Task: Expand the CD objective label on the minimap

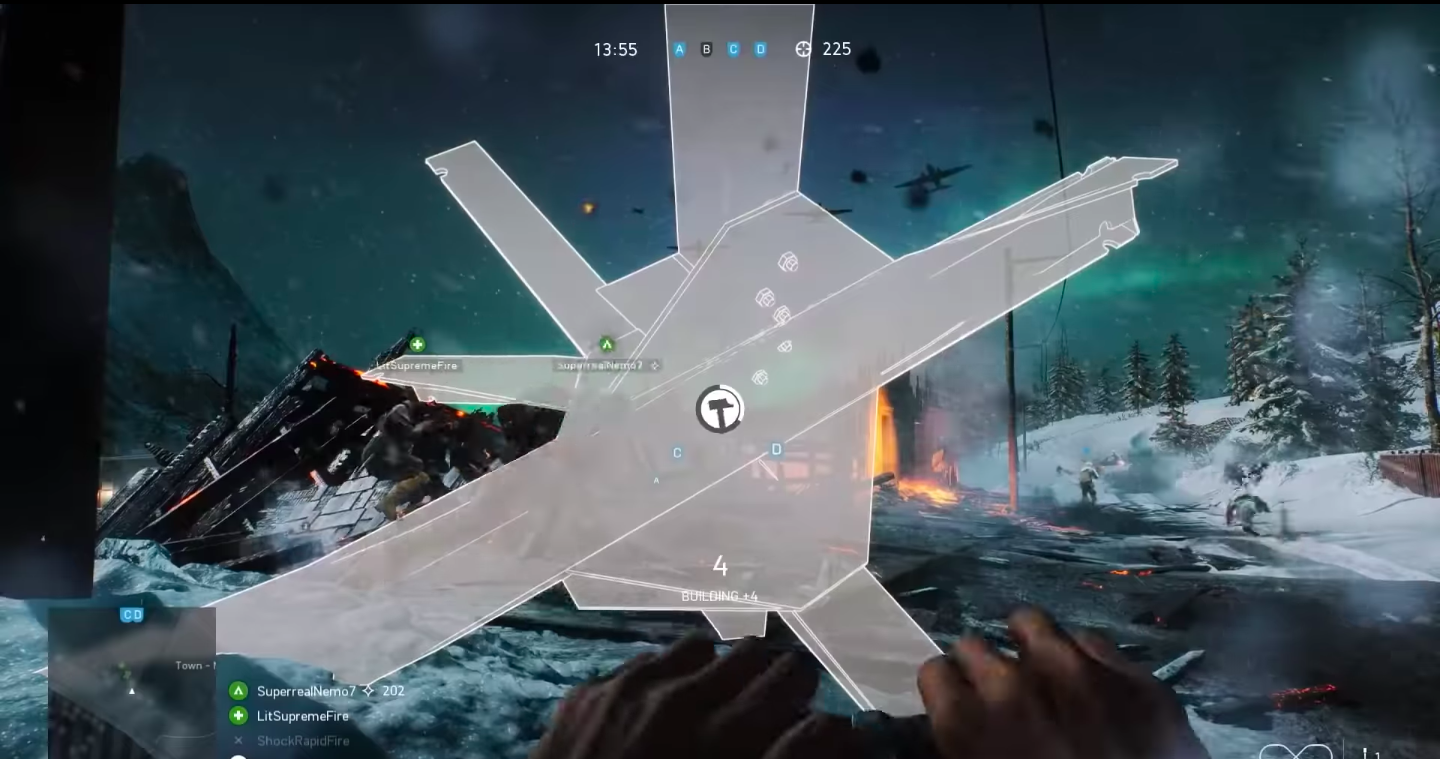Action: pyautogui.click(x=132, y=614)
